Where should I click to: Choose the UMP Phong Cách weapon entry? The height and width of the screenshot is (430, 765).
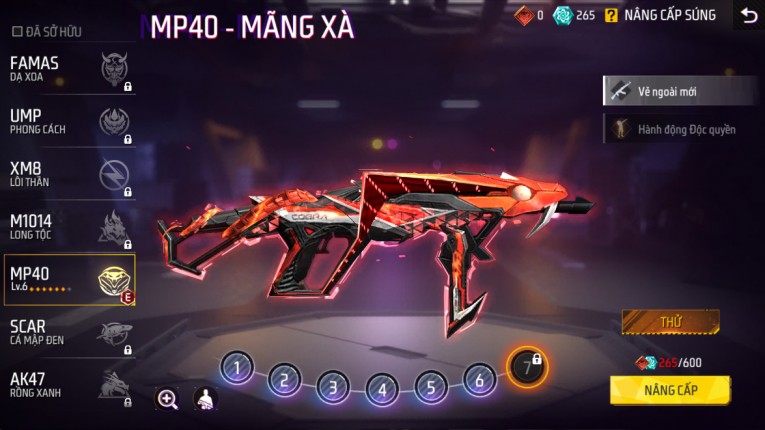(68, 121)
